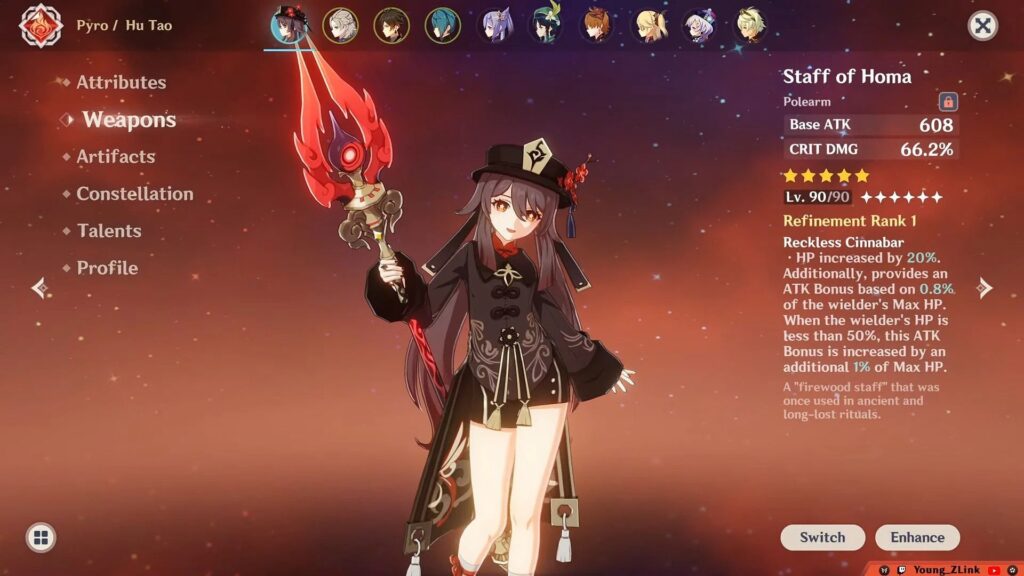Show the Talents page

click(109, 231)
